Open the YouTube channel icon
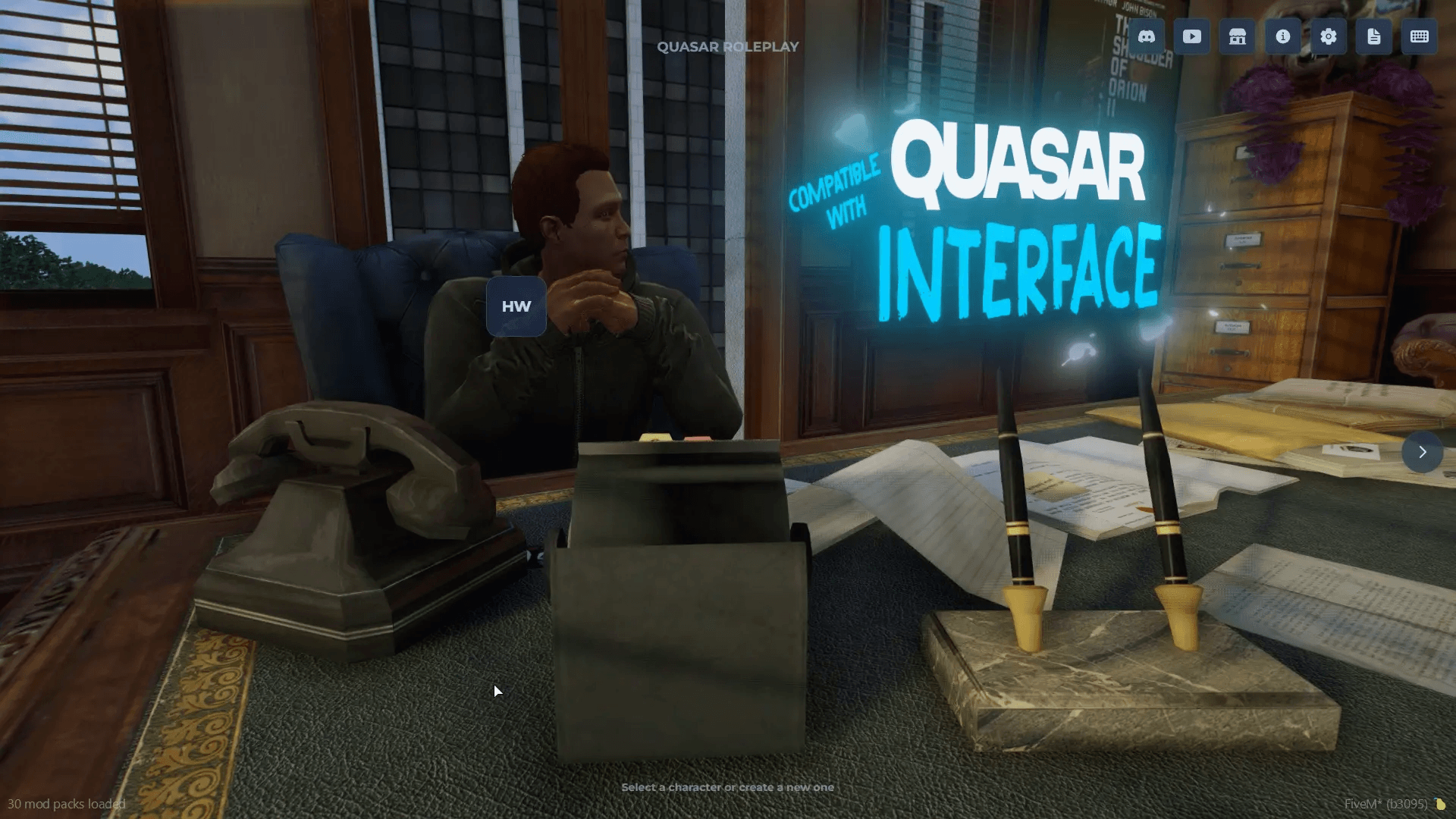Image resolution: width=1456 pixels, height=819 pixels. 1191,36
